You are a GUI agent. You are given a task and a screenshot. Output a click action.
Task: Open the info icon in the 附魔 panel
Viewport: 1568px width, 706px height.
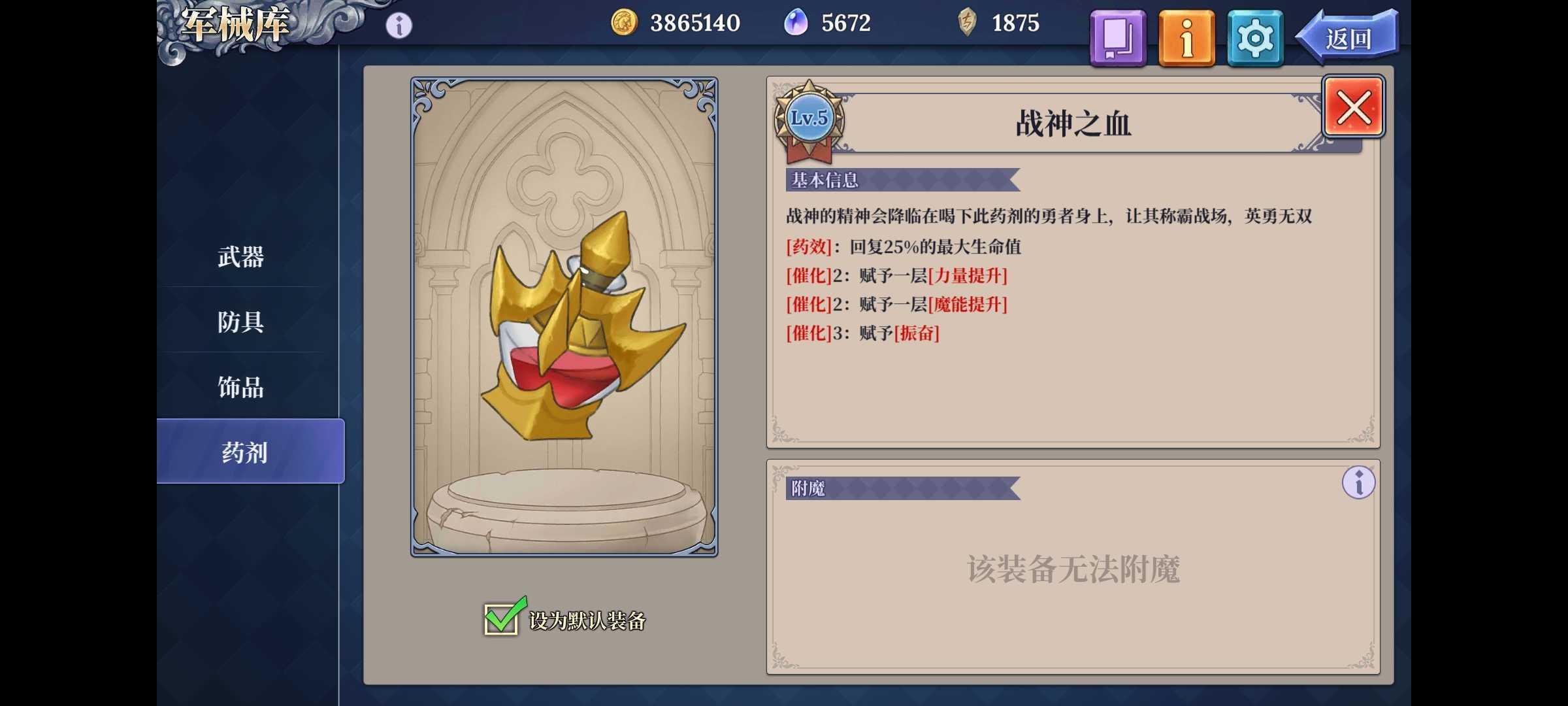tap(1358, 482)
